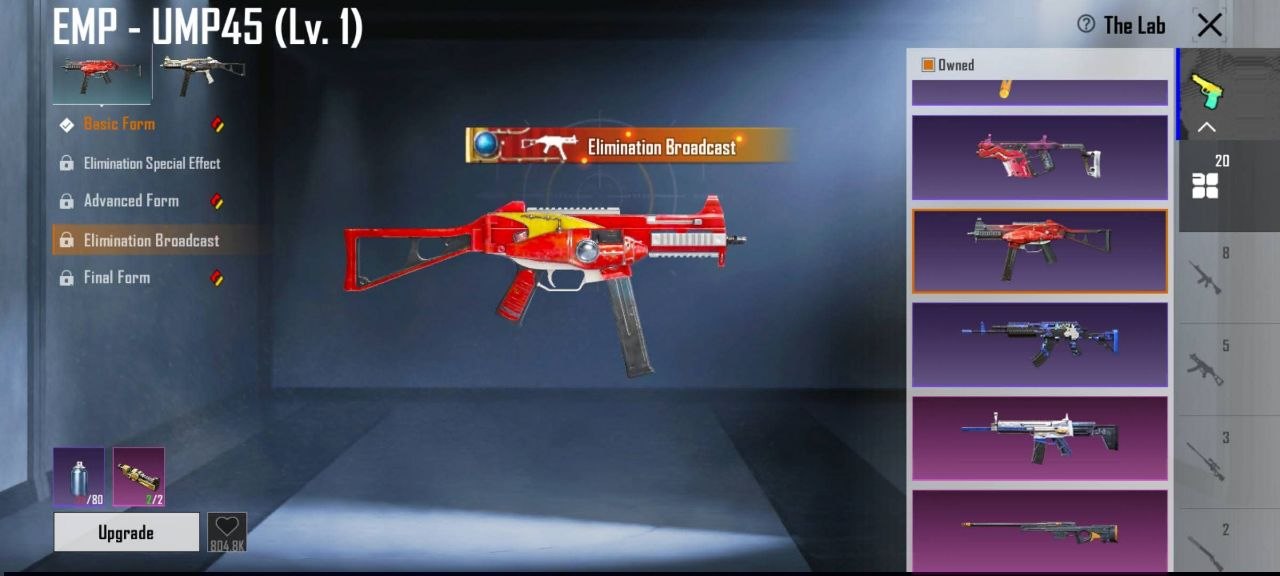Click the gold weapon material icon
Image resolution: width=1280 pixels, height=576 pixels.
tap(139, 476)
